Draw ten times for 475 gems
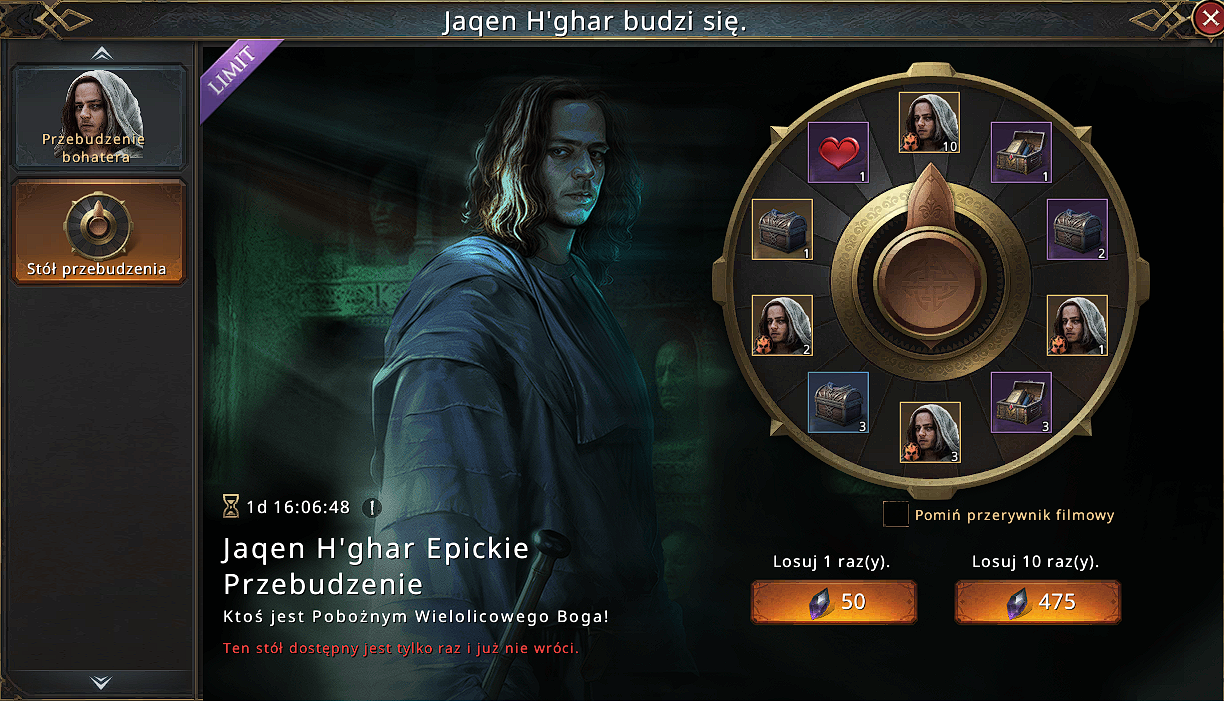 1037,601
